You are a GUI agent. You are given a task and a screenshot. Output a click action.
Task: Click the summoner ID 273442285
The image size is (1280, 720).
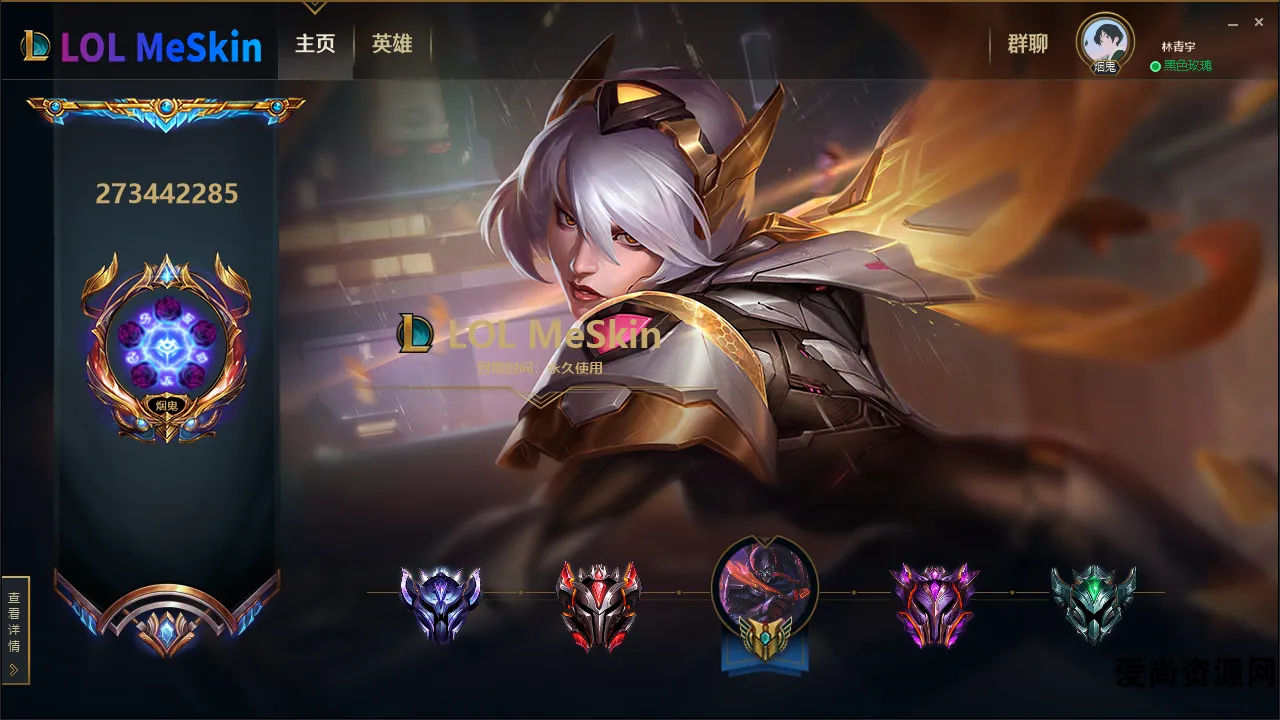click(165, 193)
